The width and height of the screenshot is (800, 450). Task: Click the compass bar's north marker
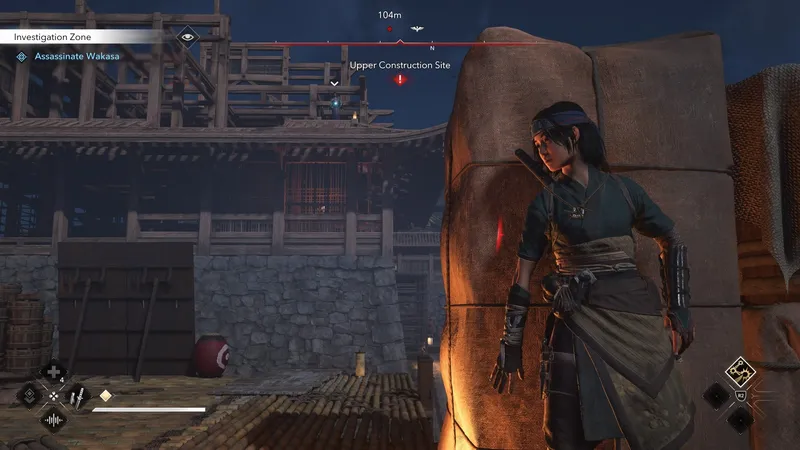click(432, 48)
